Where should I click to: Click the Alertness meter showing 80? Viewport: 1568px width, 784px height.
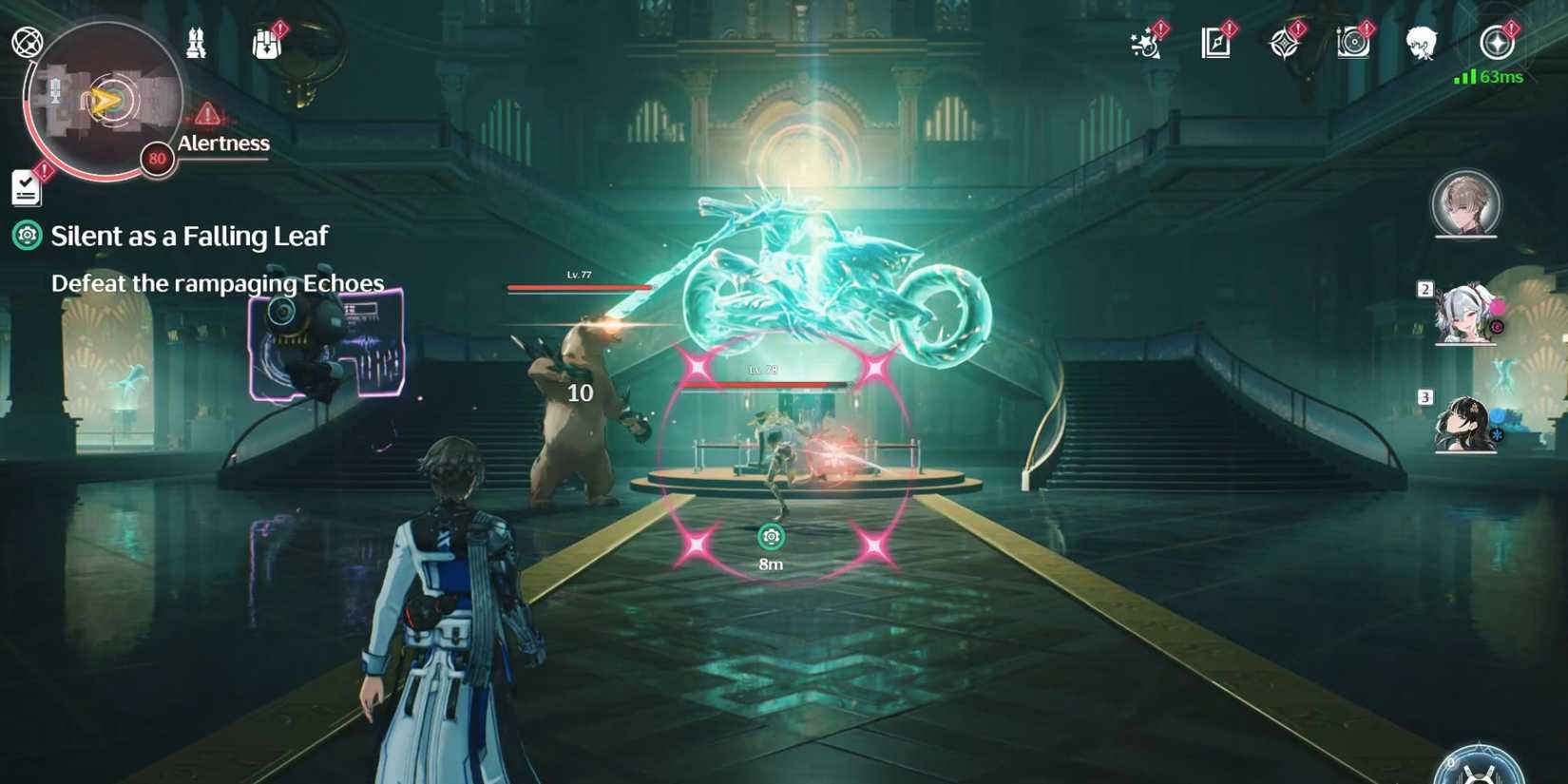(x=155, y=158)
